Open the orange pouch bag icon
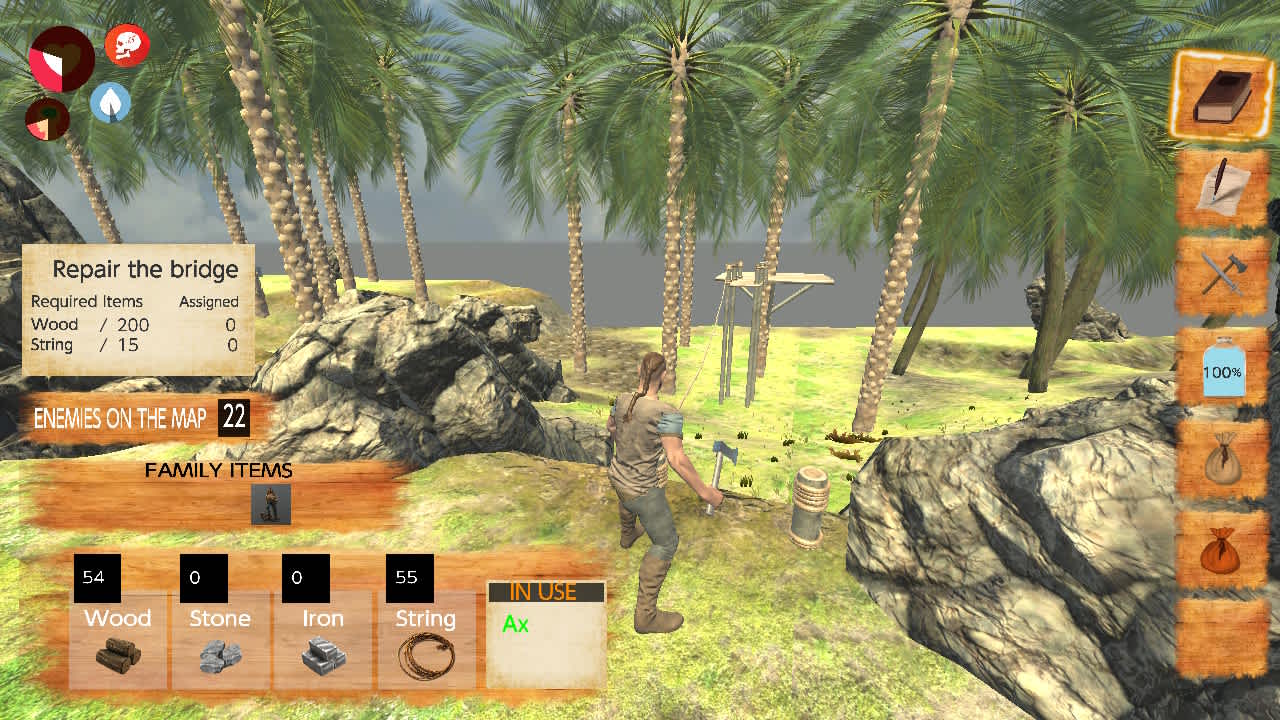Image resolution: width=1280 pixels, height=720 pixels. point(1220,550)
